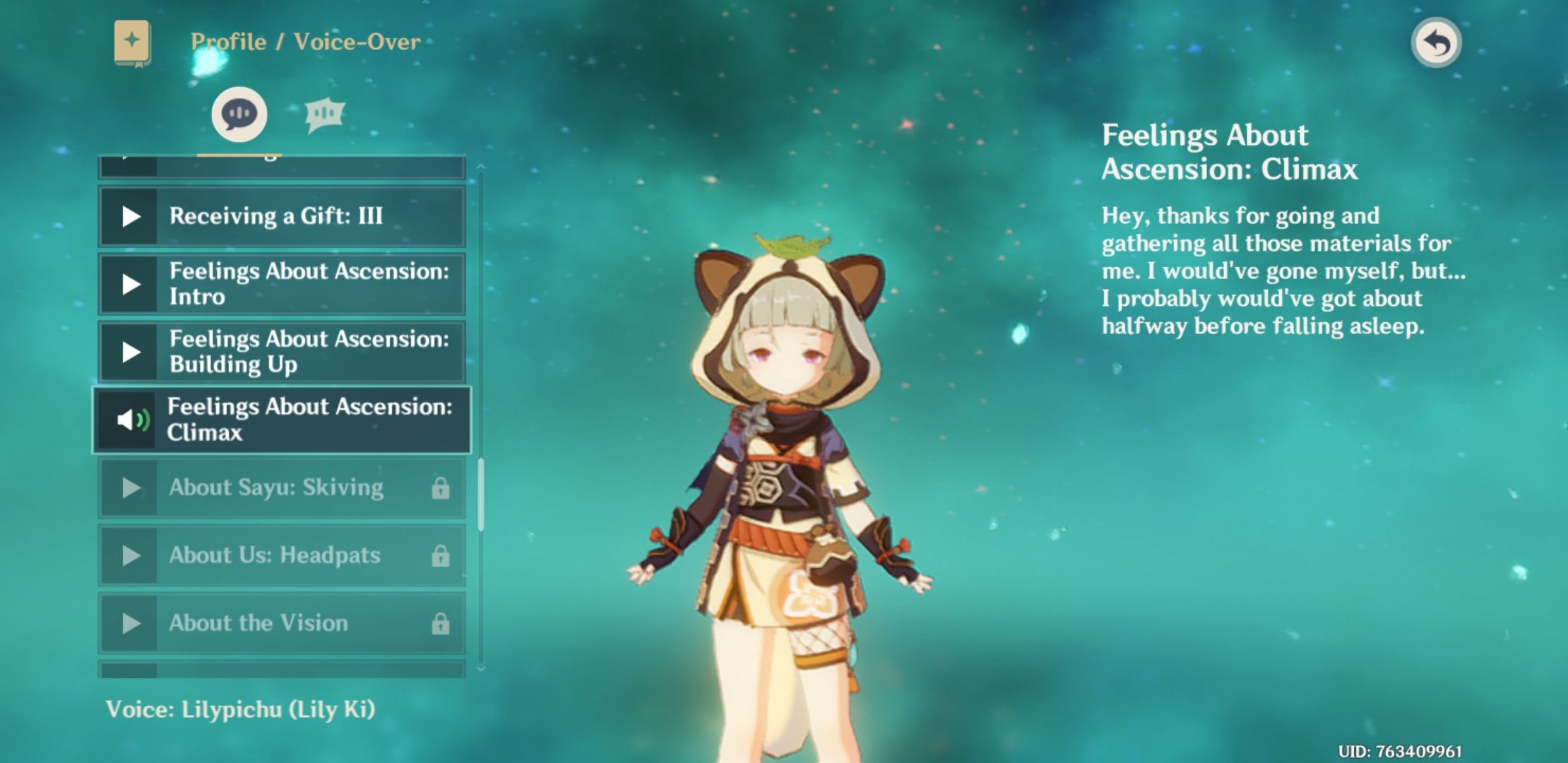This screenshot has height=763, width=1568.
Task: Click the back arrow button
Action: coord(1436,43)
